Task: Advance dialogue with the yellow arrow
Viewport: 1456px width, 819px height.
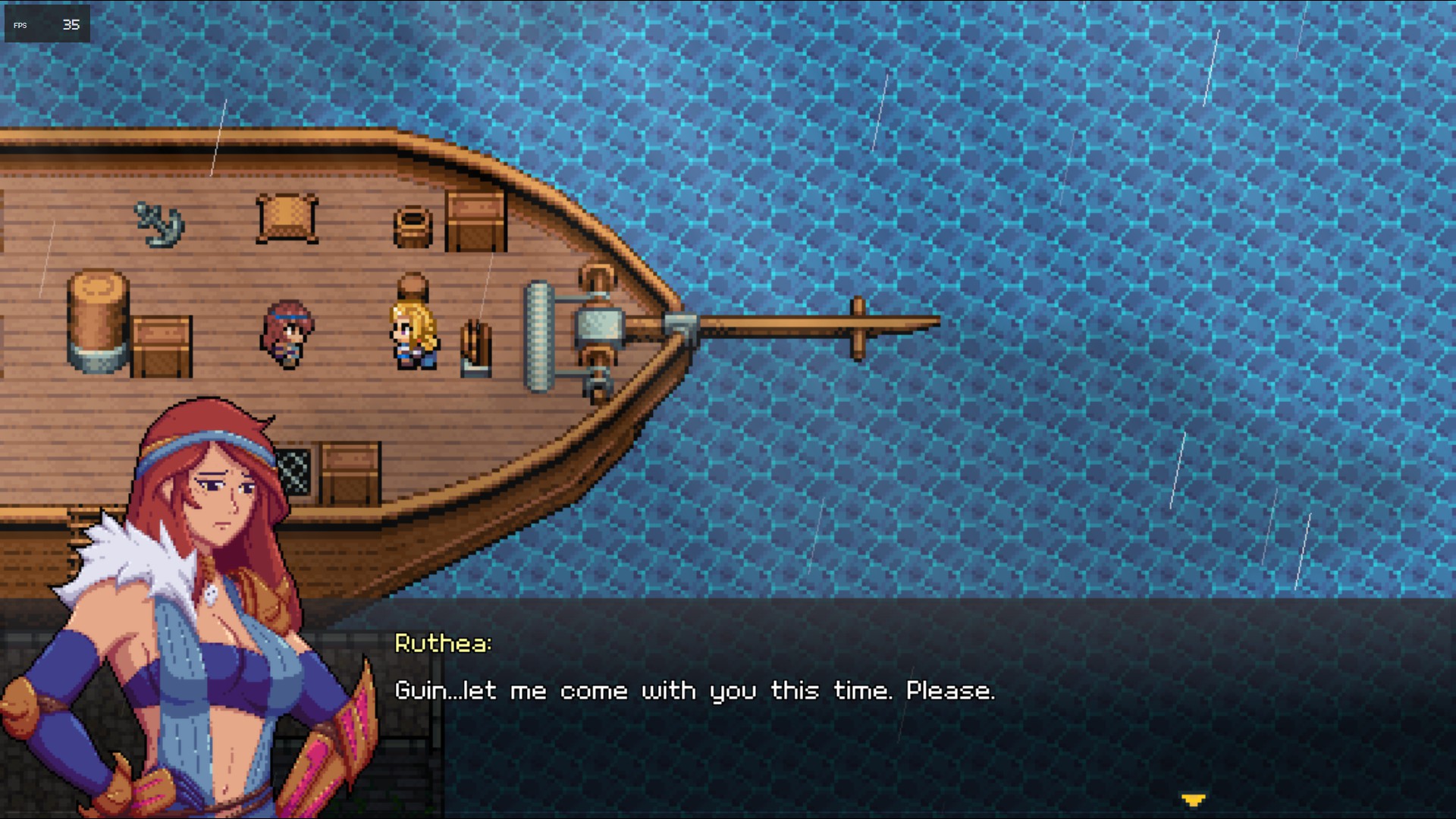Action: click(x=1193, y=799)
